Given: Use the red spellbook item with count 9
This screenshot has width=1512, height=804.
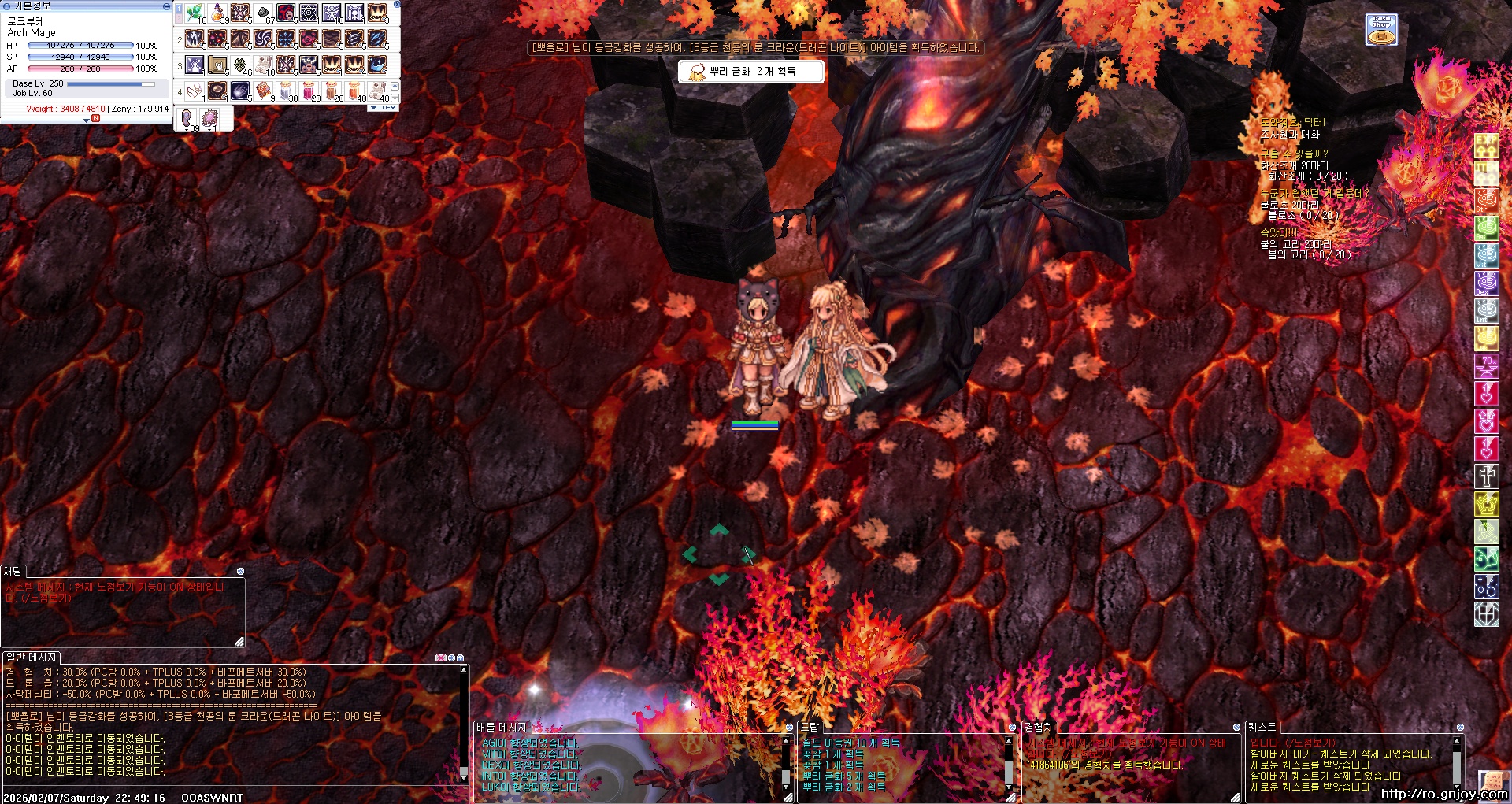Looking at the screenshot, I should [263, 91].
